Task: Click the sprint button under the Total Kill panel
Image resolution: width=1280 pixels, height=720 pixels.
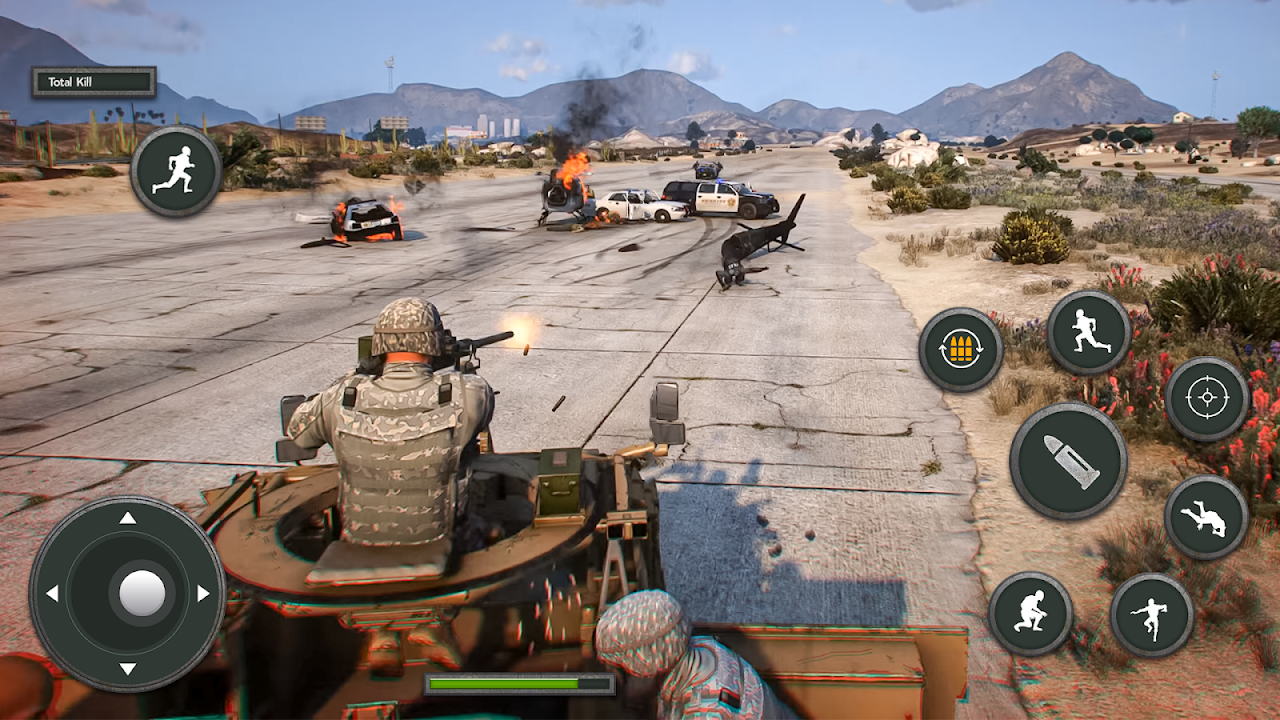Action: pyautogui.click(x=175, y=171)
